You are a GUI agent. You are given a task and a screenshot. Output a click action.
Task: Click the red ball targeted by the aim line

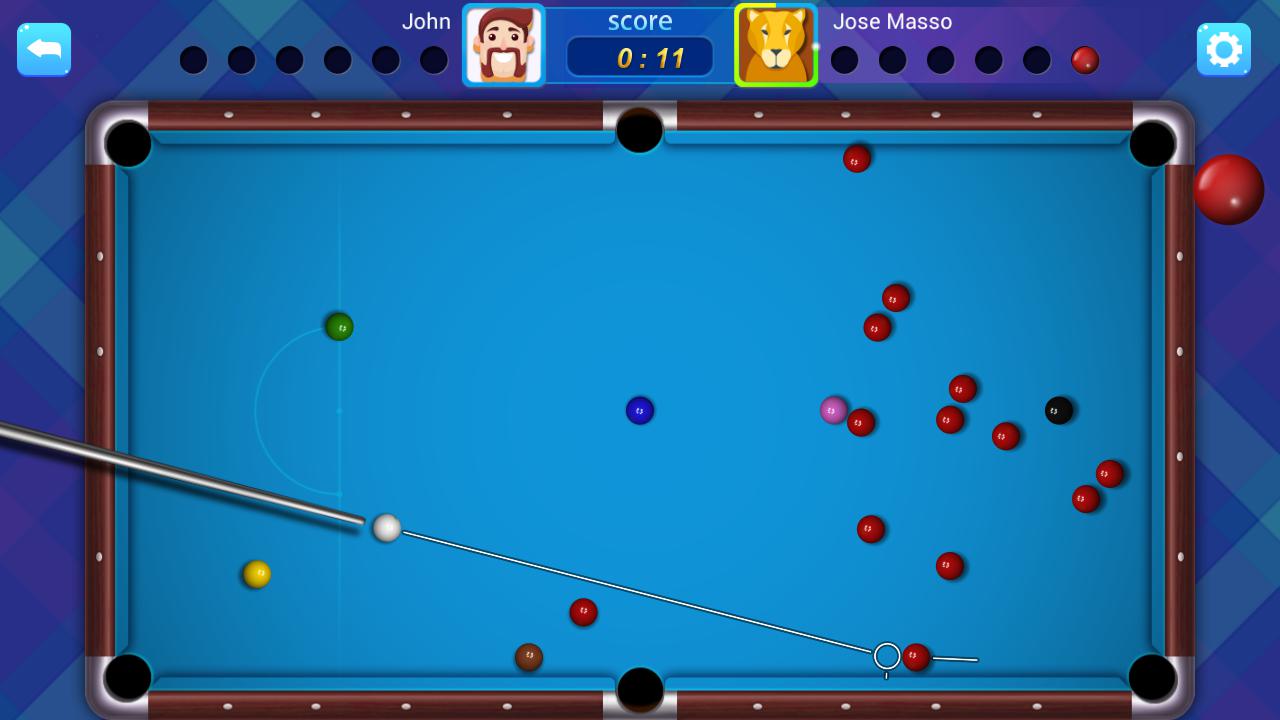pos(916,657)
